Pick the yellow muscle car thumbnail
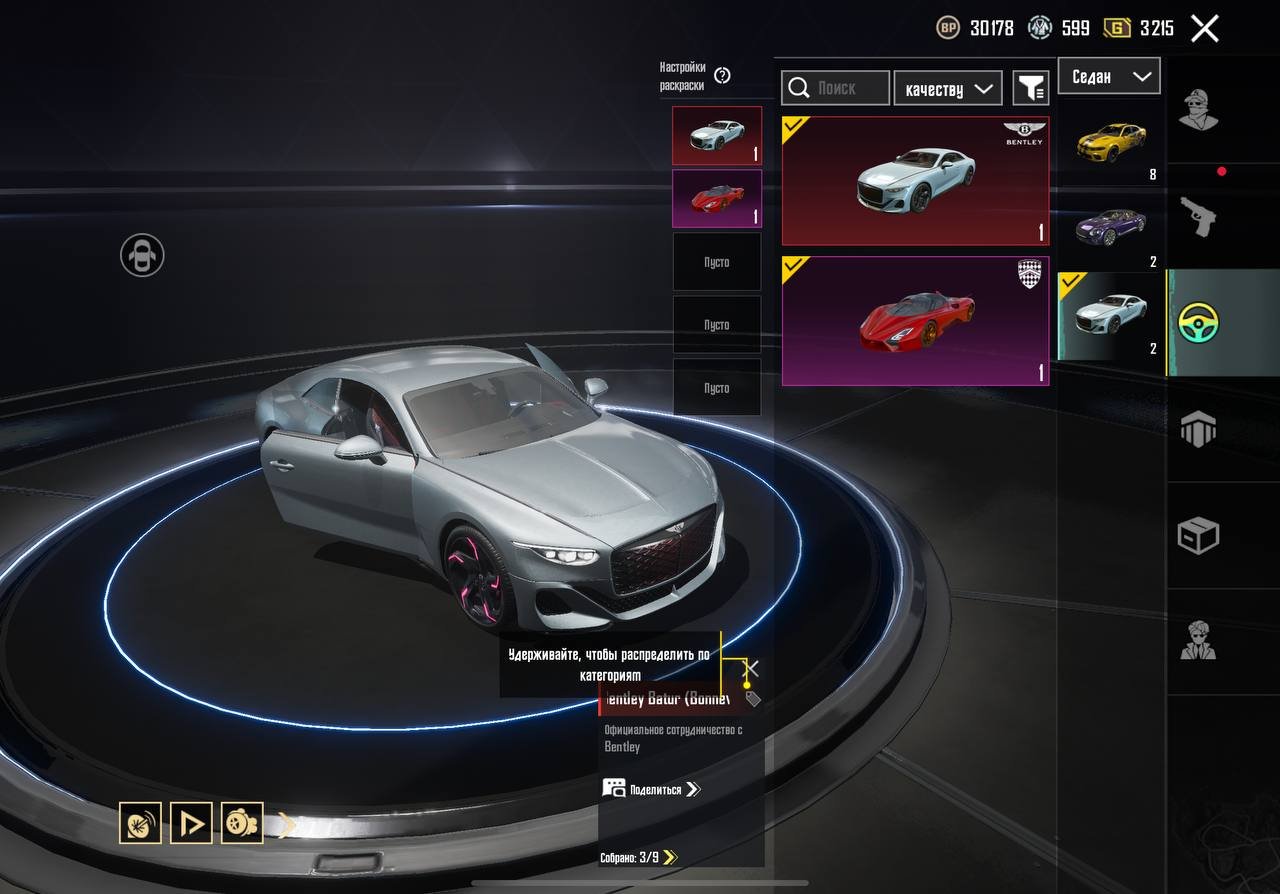Image resolution: width=1280 pixels, height=894 pixels. pos(1111,144)
